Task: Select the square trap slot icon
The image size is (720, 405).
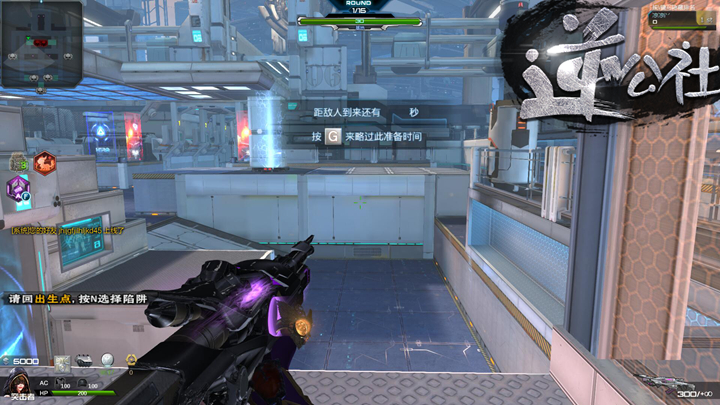Action: (x=62, y=362)
